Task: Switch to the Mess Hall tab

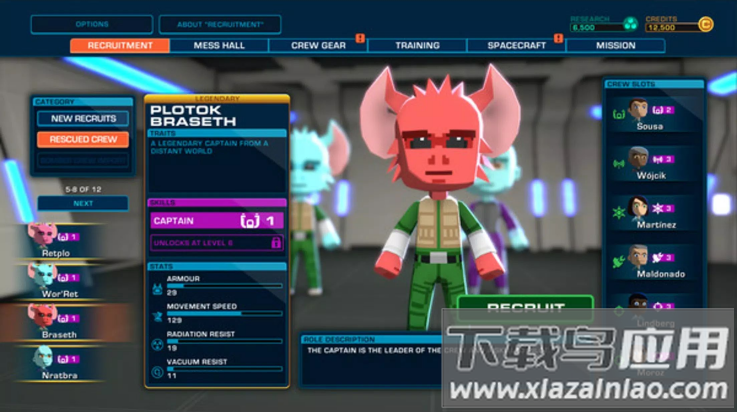Action: pos(218,45)
